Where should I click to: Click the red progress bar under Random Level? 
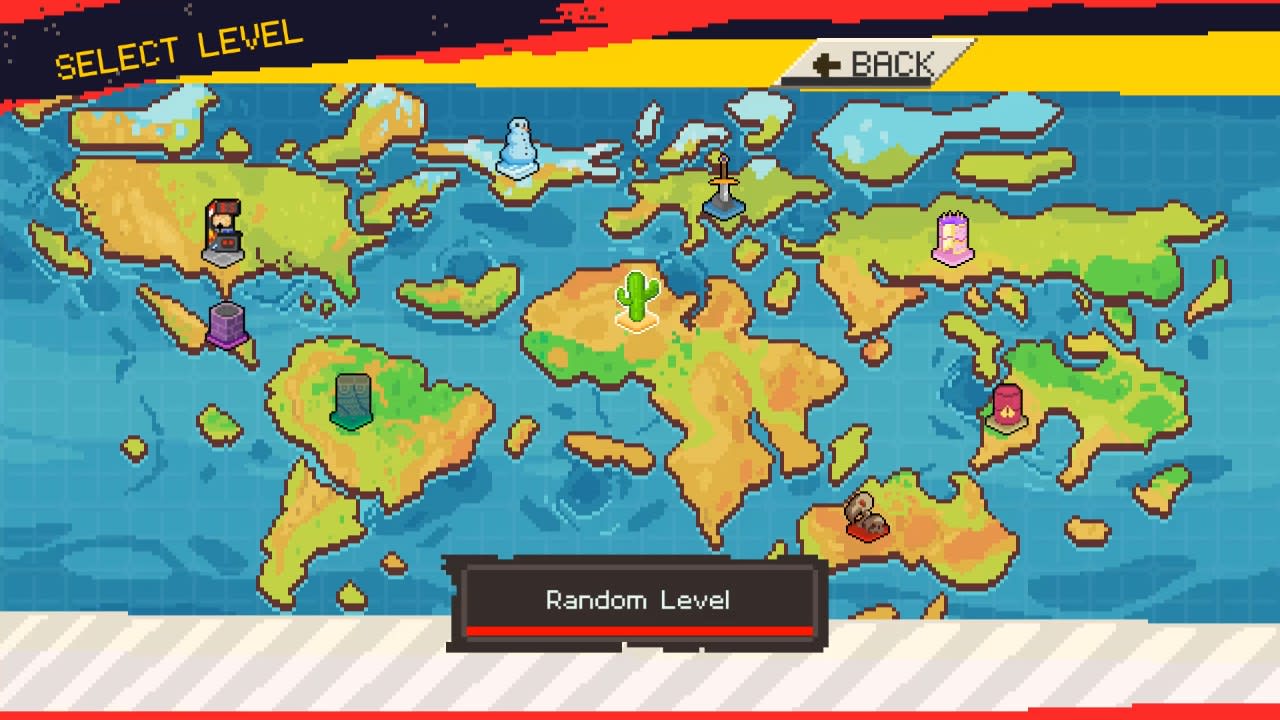(638, 629)
